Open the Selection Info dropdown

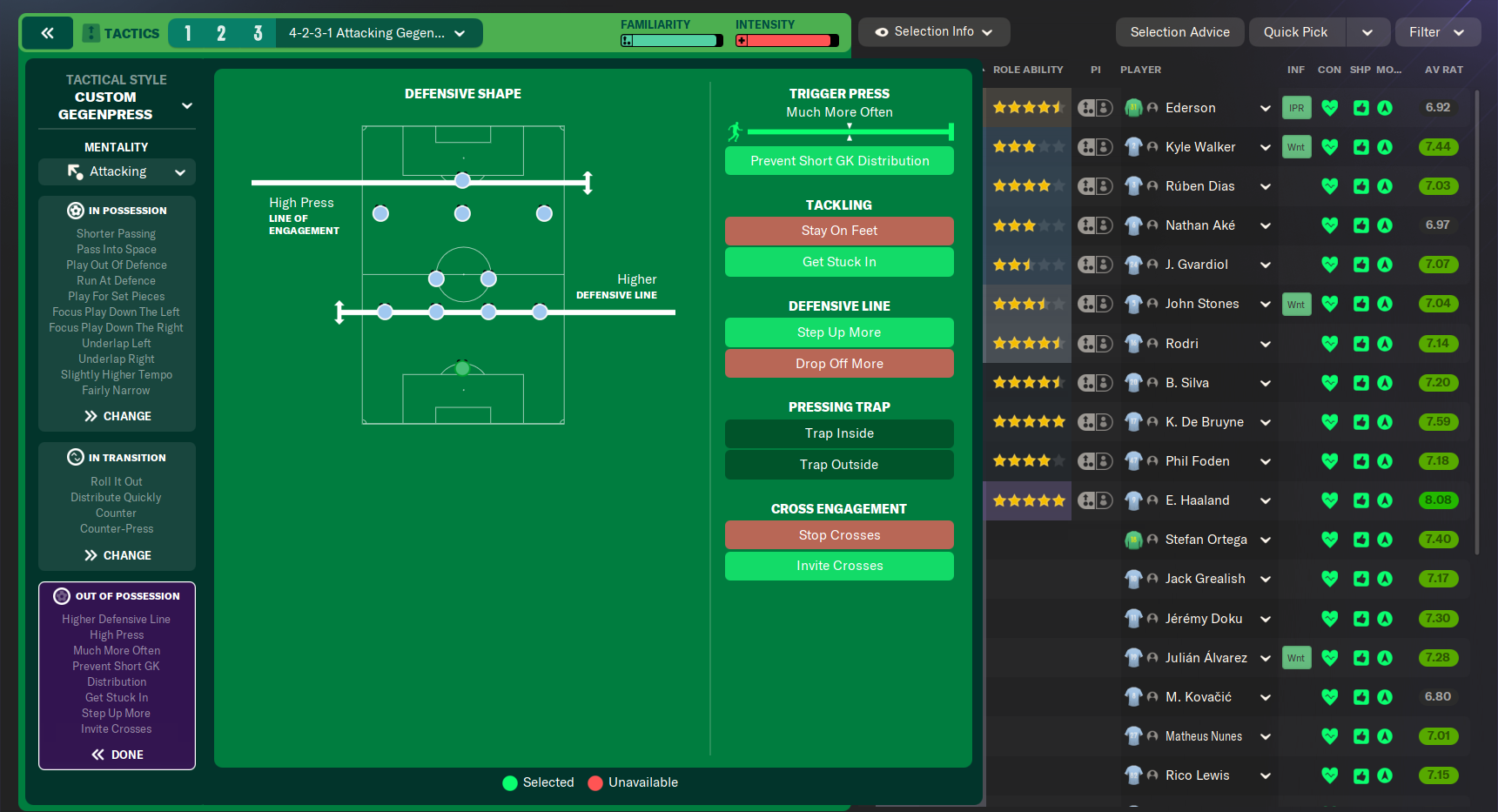[x=934, y=32]
